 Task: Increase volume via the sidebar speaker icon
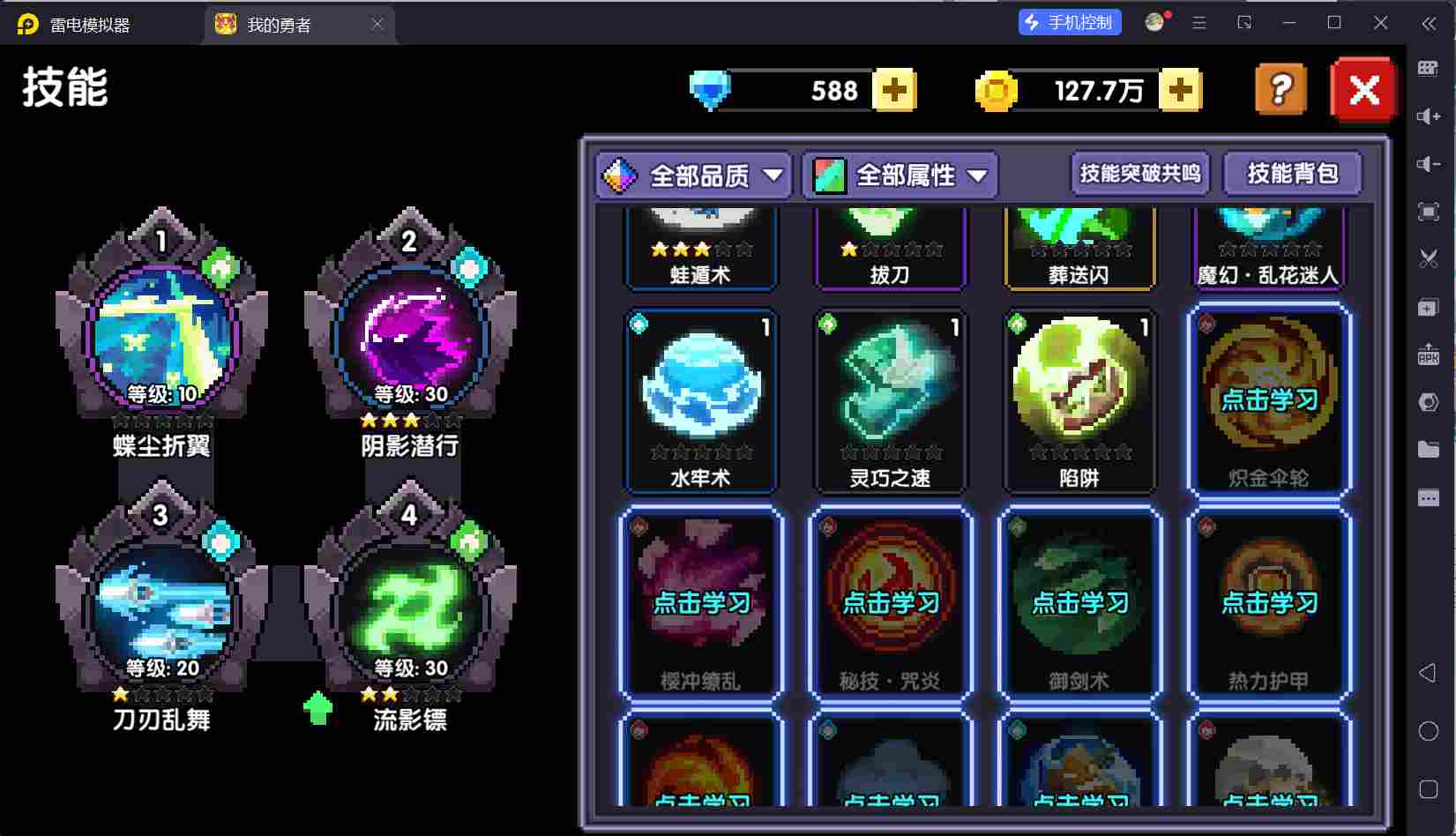[x=1429, y=116]
